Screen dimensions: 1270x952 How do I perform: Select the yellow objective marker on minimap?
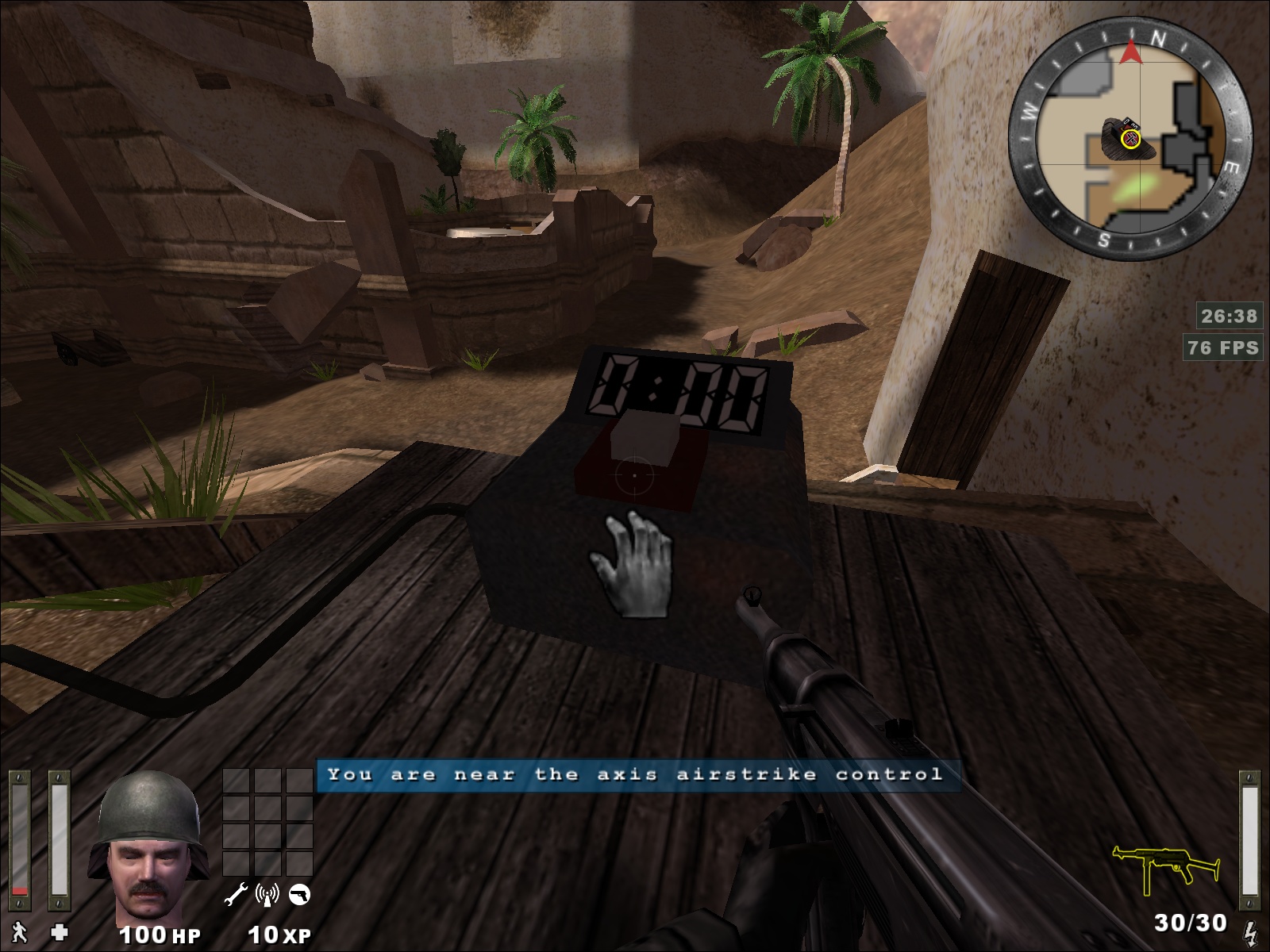click(x=1130, y=140)
